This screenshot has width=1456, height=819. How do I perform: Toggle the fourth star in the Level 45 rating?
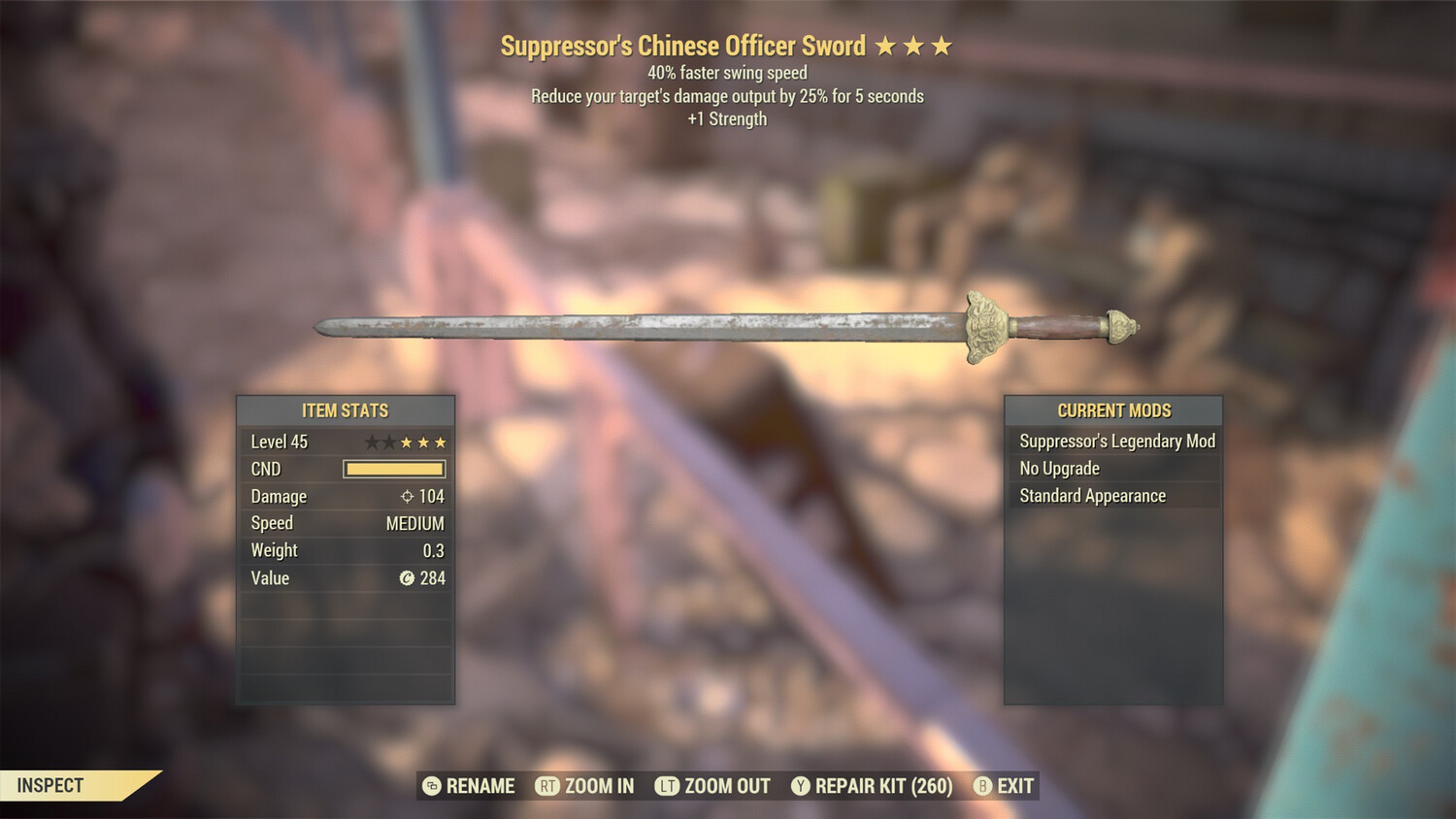[424, 442]
